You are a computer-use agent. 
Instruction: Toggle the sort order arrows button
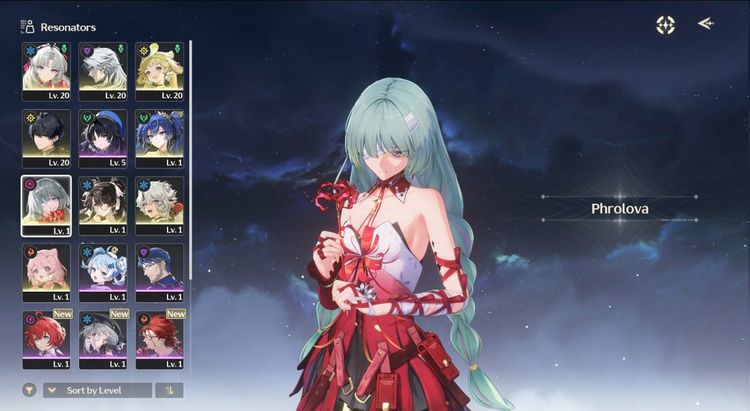170,390
